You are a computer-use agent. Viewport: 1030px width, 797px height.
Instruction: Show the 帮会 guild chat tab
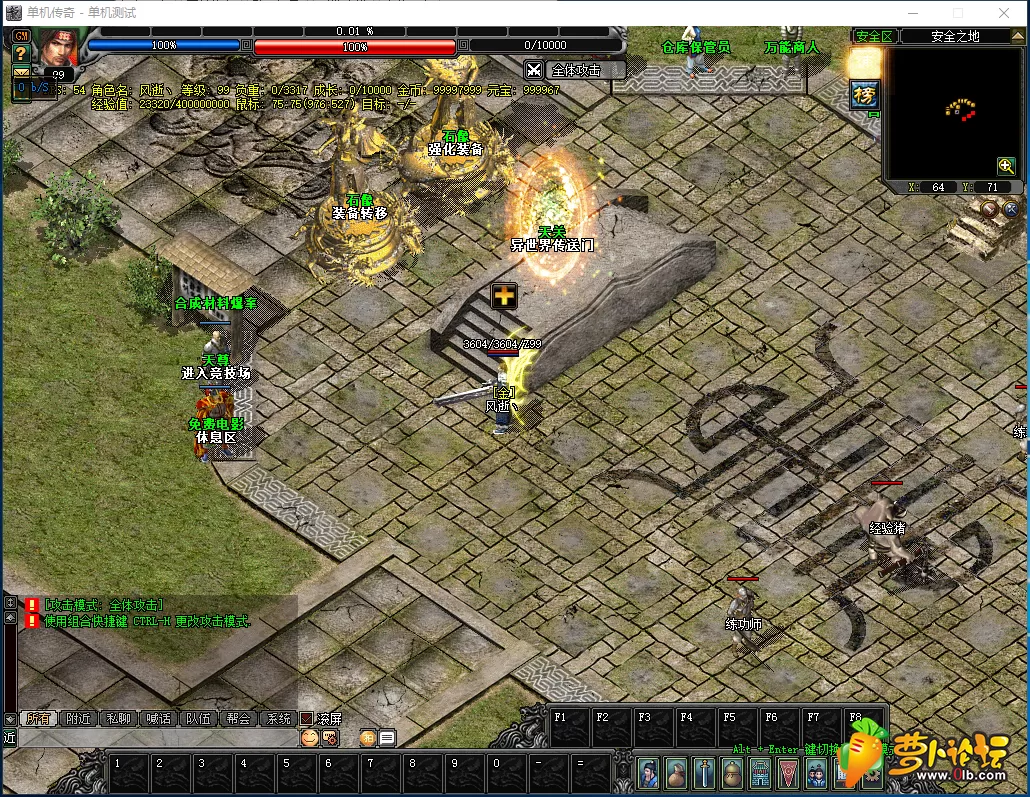(x=238, y=718)
